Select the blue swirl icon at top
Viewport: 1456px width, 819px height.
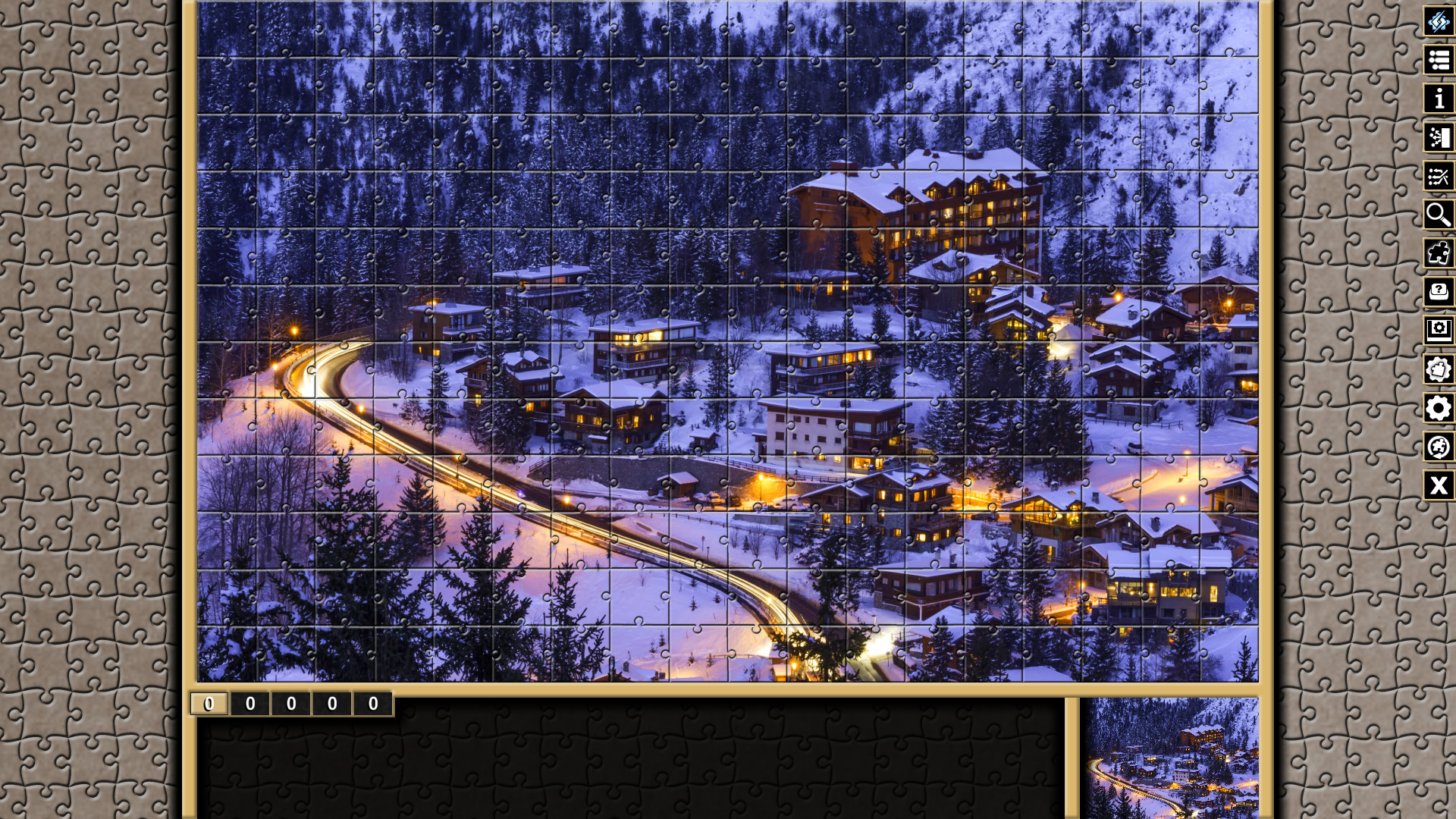coord(1439,22)
